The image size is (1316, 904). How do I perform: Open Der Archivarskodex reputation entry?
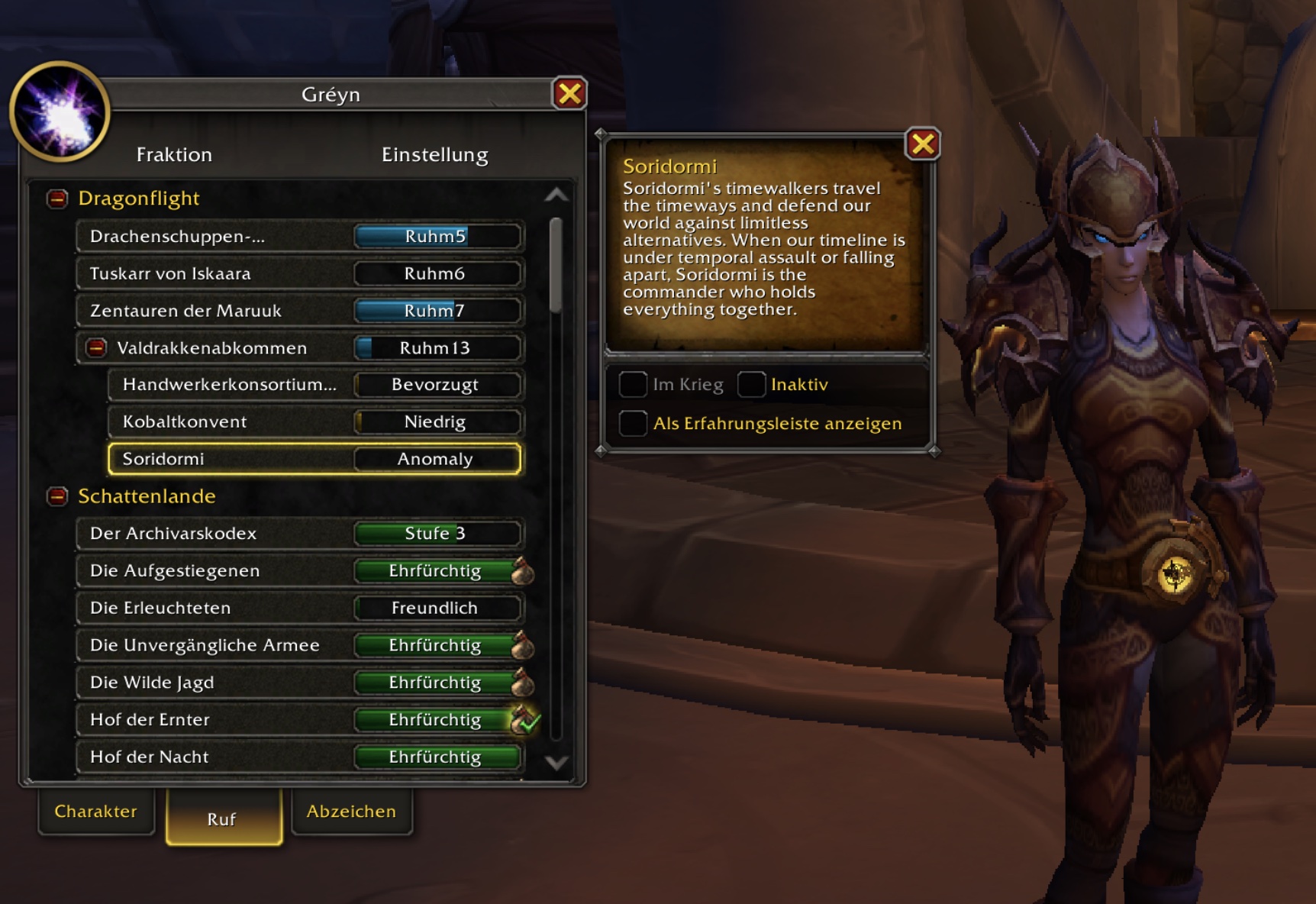[x=299, y=533]
